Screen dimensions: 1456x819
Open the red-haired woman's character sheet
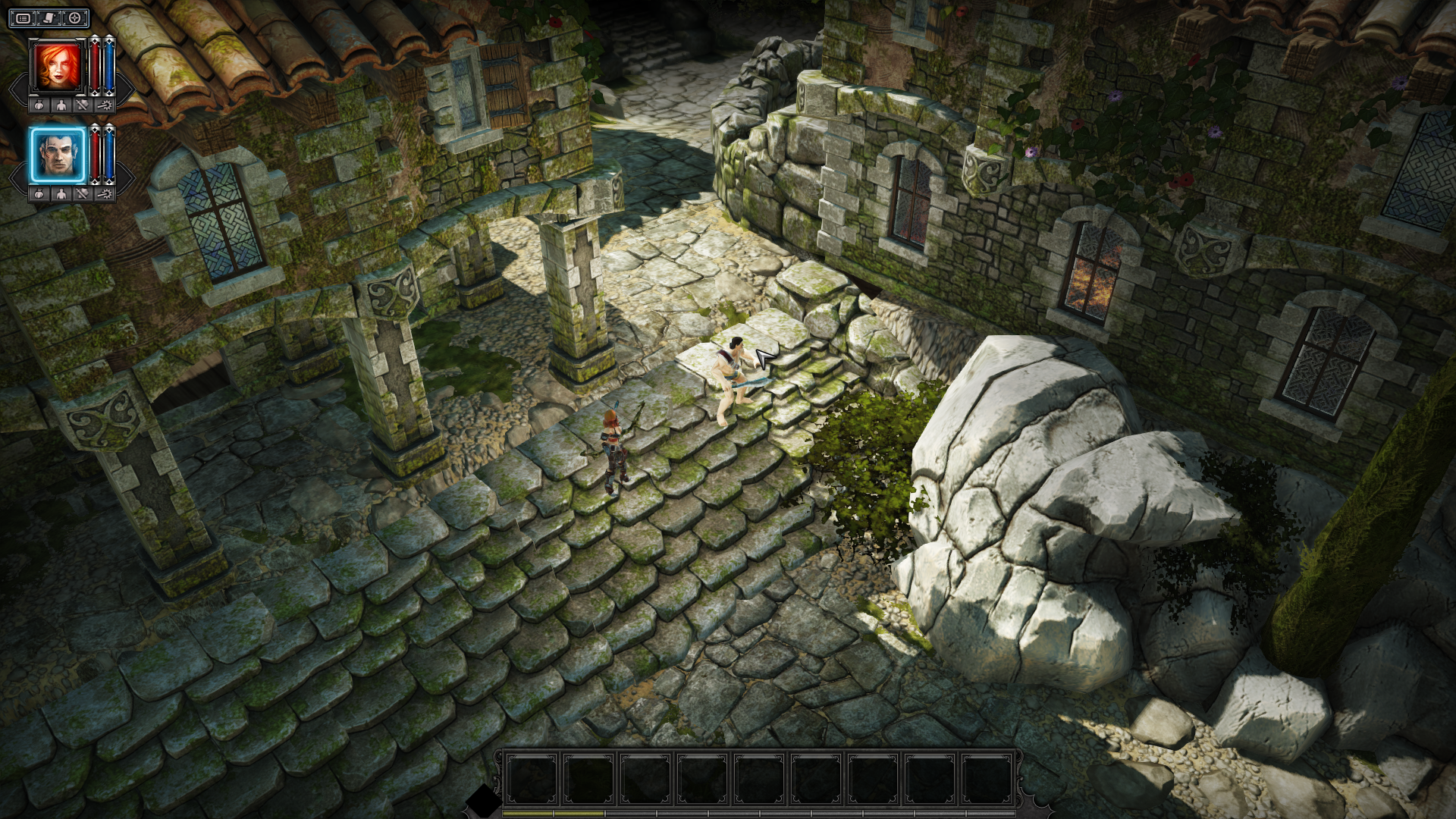pos(61,105)
